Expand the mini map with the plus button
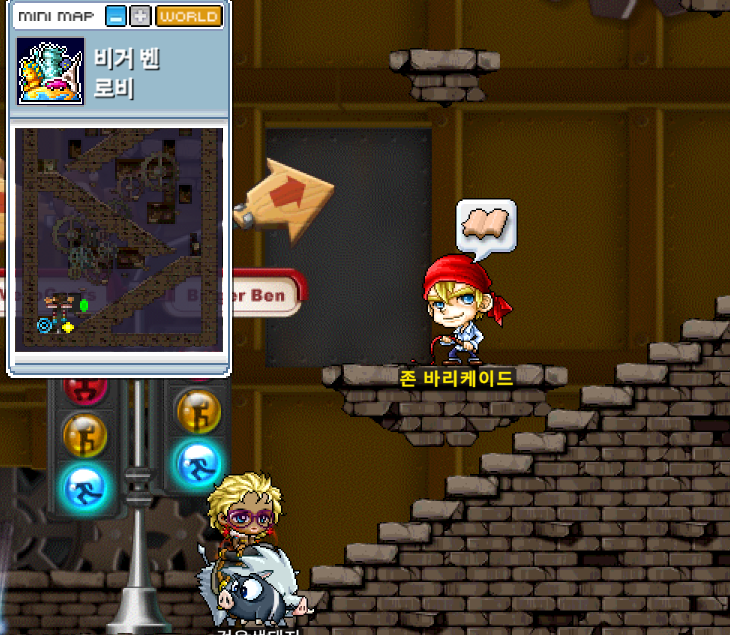Viewport: 730px width, 635px height. (x=141, y=17)
